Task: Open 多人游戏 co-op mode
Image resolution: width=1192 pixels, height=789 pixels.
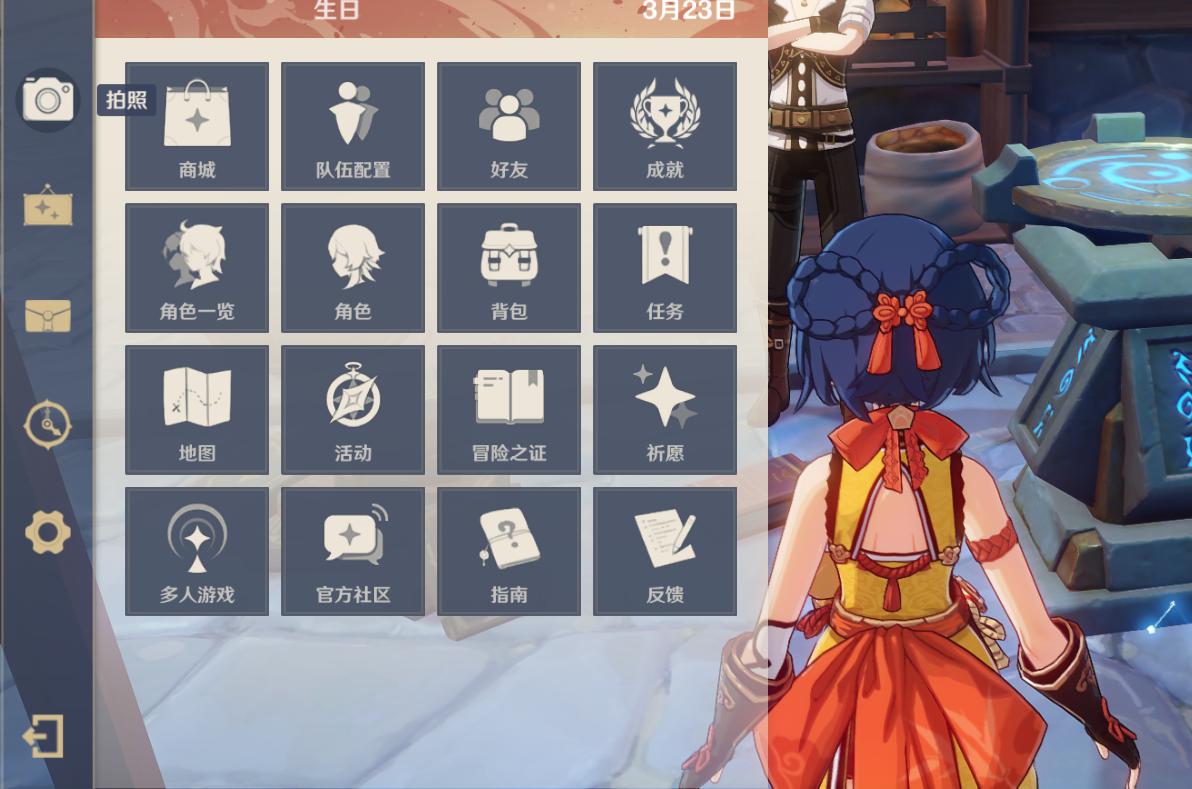Action: pos(197,552)
